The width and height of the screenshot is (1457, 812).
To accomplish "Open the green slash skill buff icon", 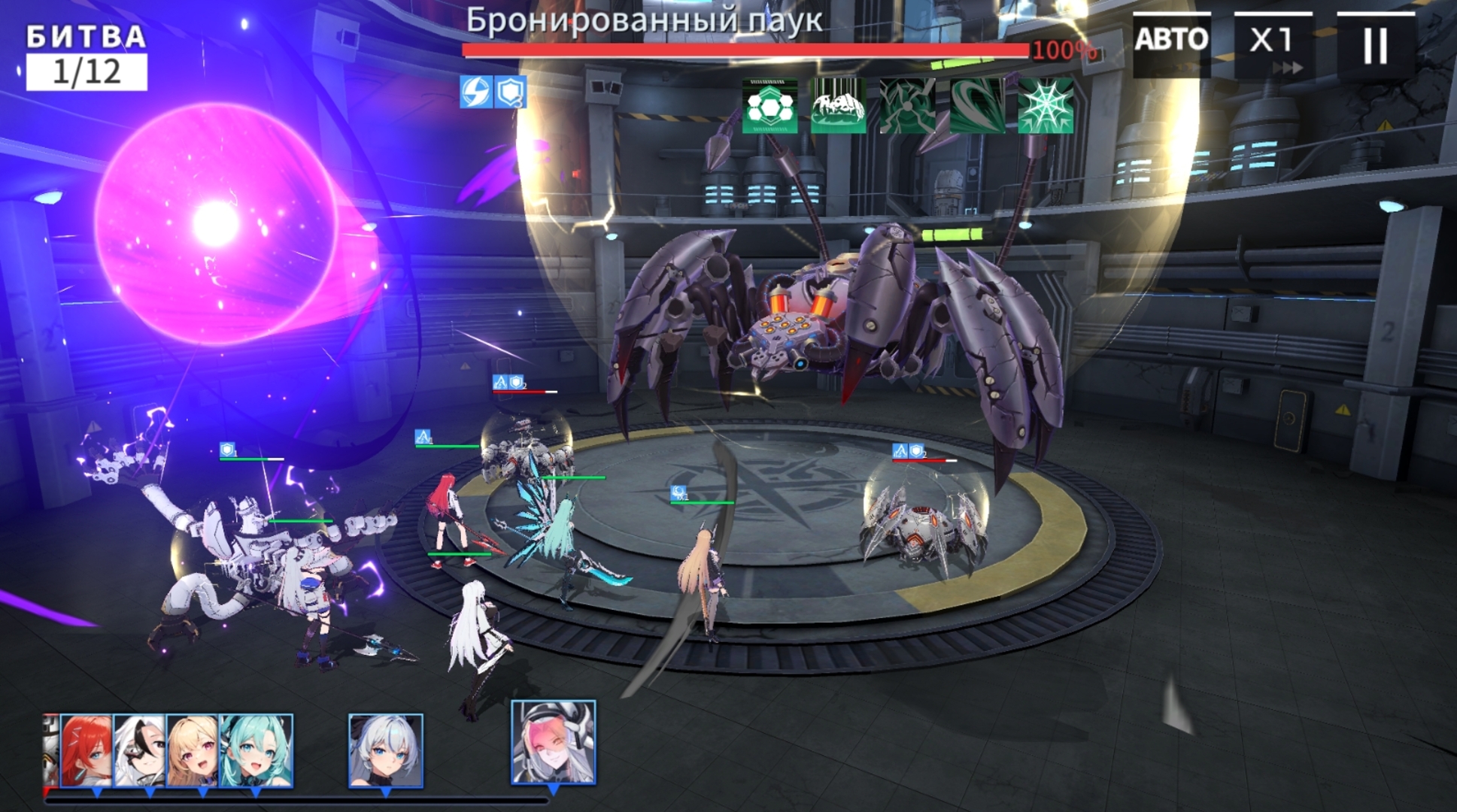I will tap(978, 105).
